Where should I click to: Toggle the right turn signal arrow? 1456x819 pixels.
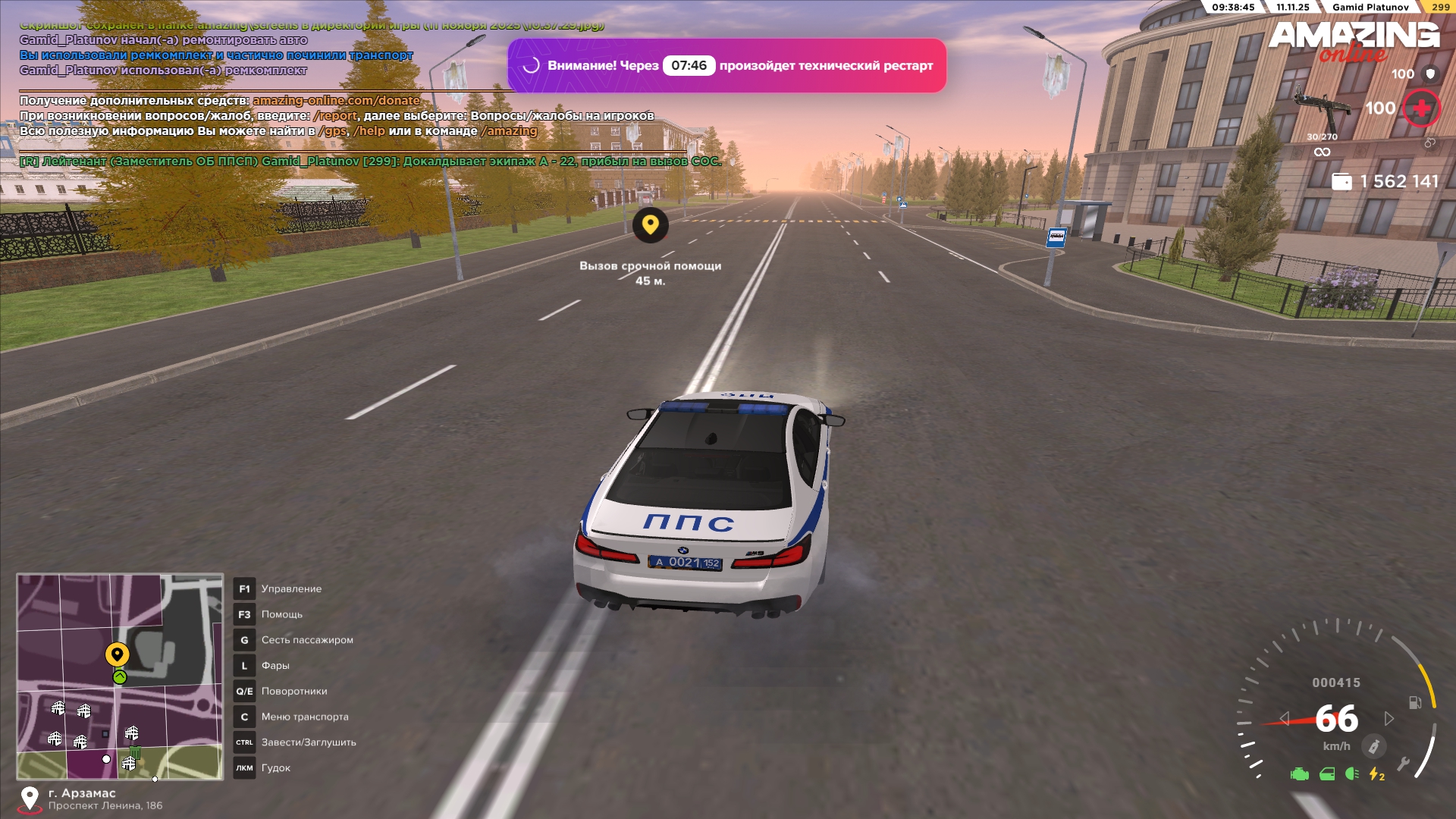(1389, 718)
